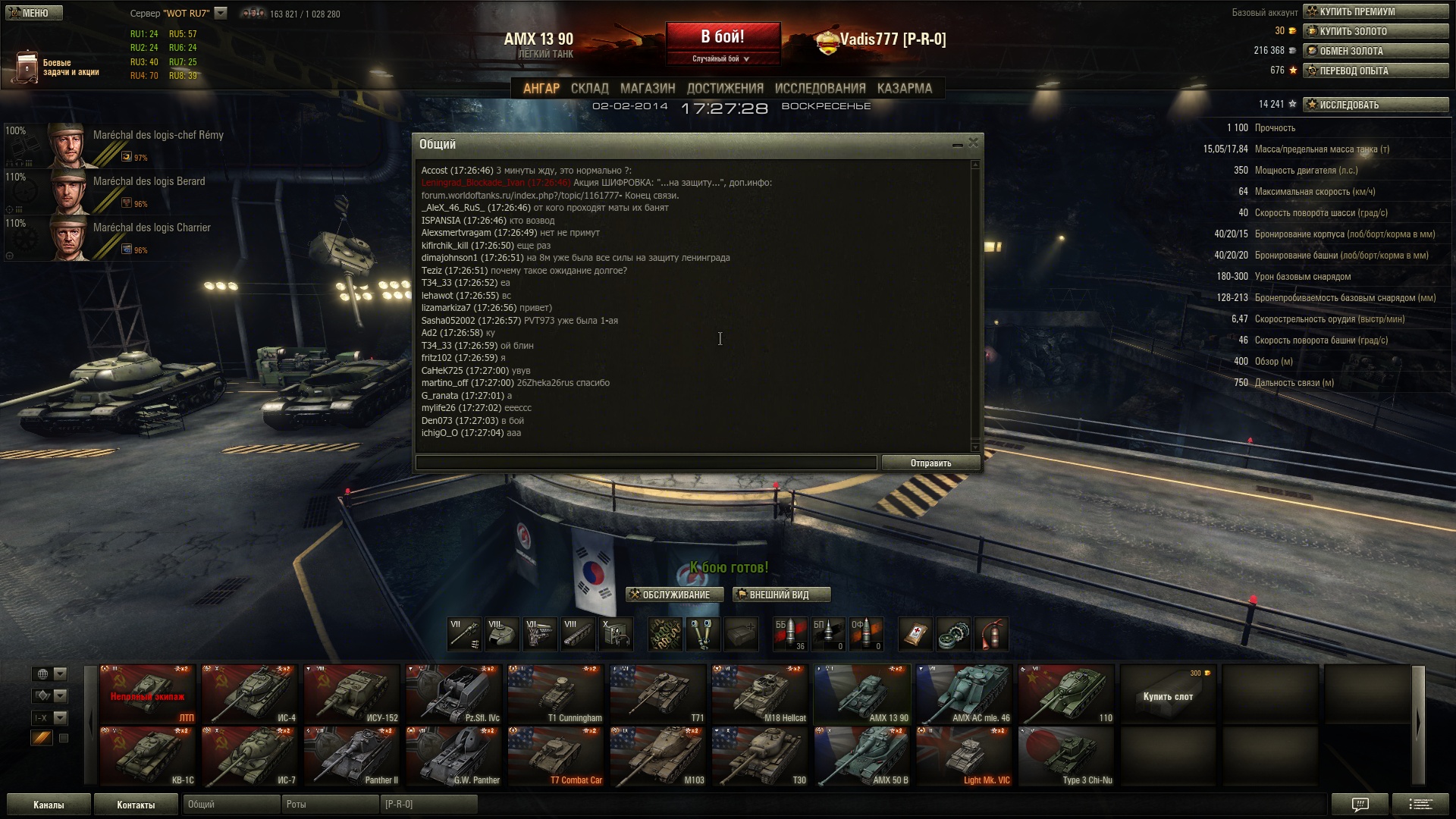
Task: Buy a new slot via Купить слот
Action: pos(1168,694)
